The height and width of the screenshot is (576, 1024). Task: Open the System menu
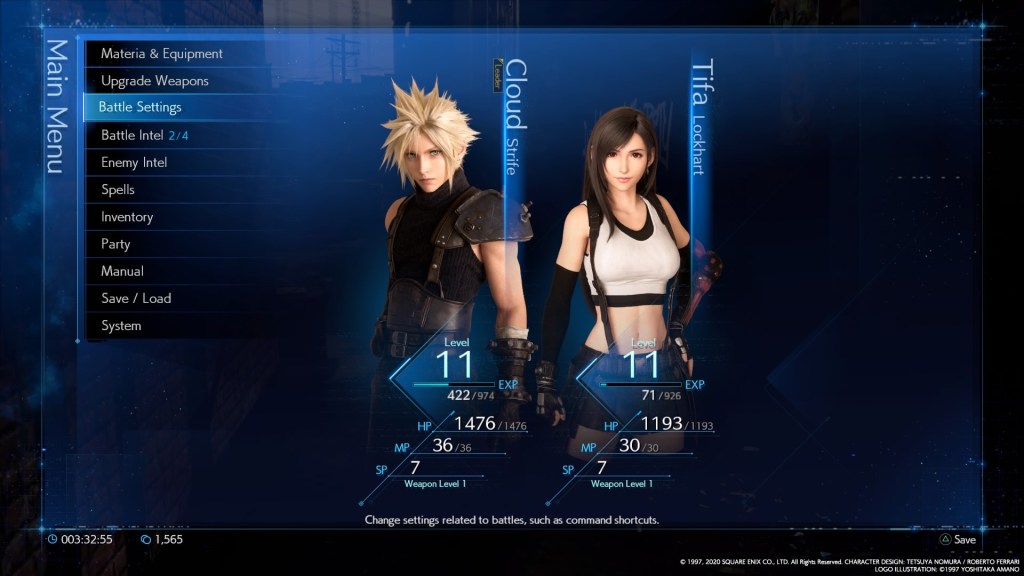121,325
